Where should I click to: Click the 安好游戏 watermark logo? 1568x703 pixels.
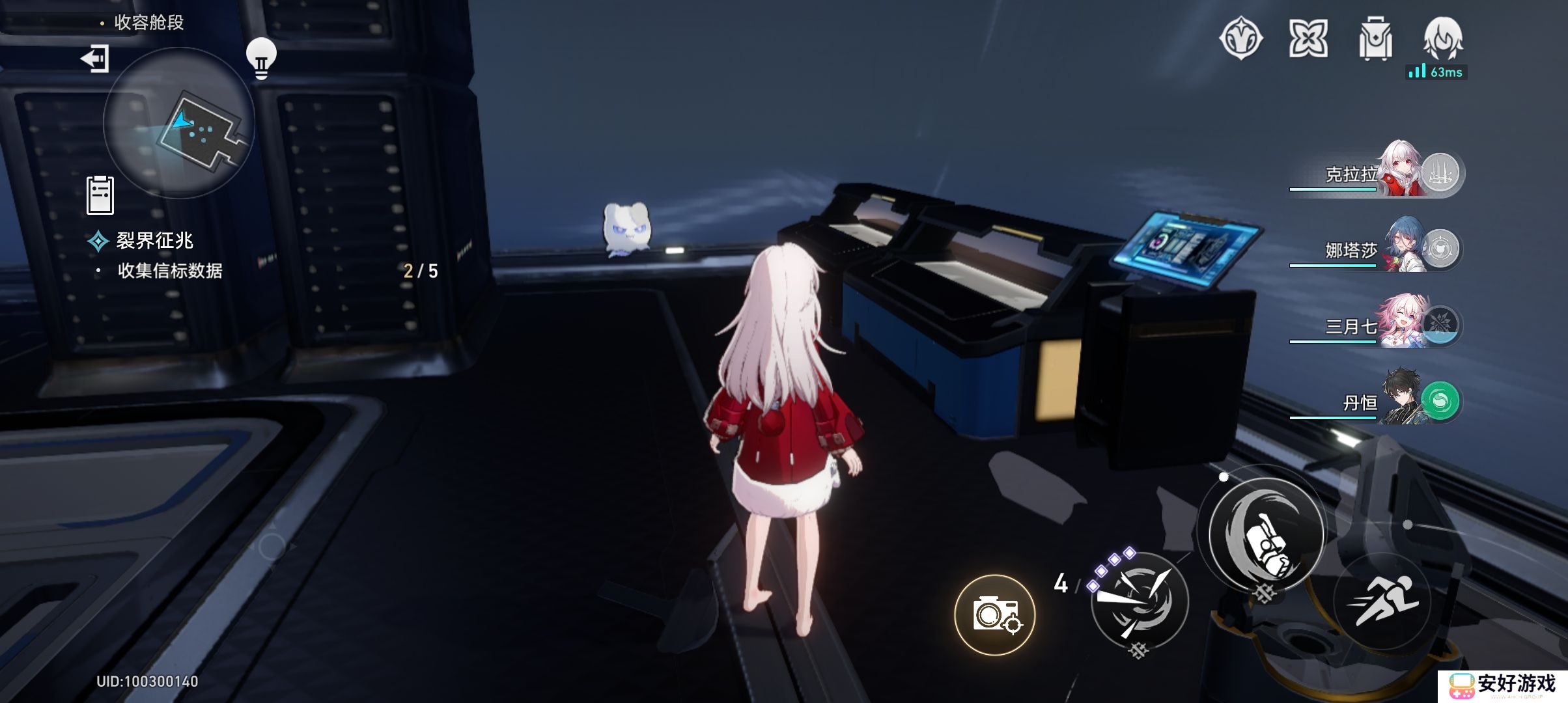click(1503, 685)
